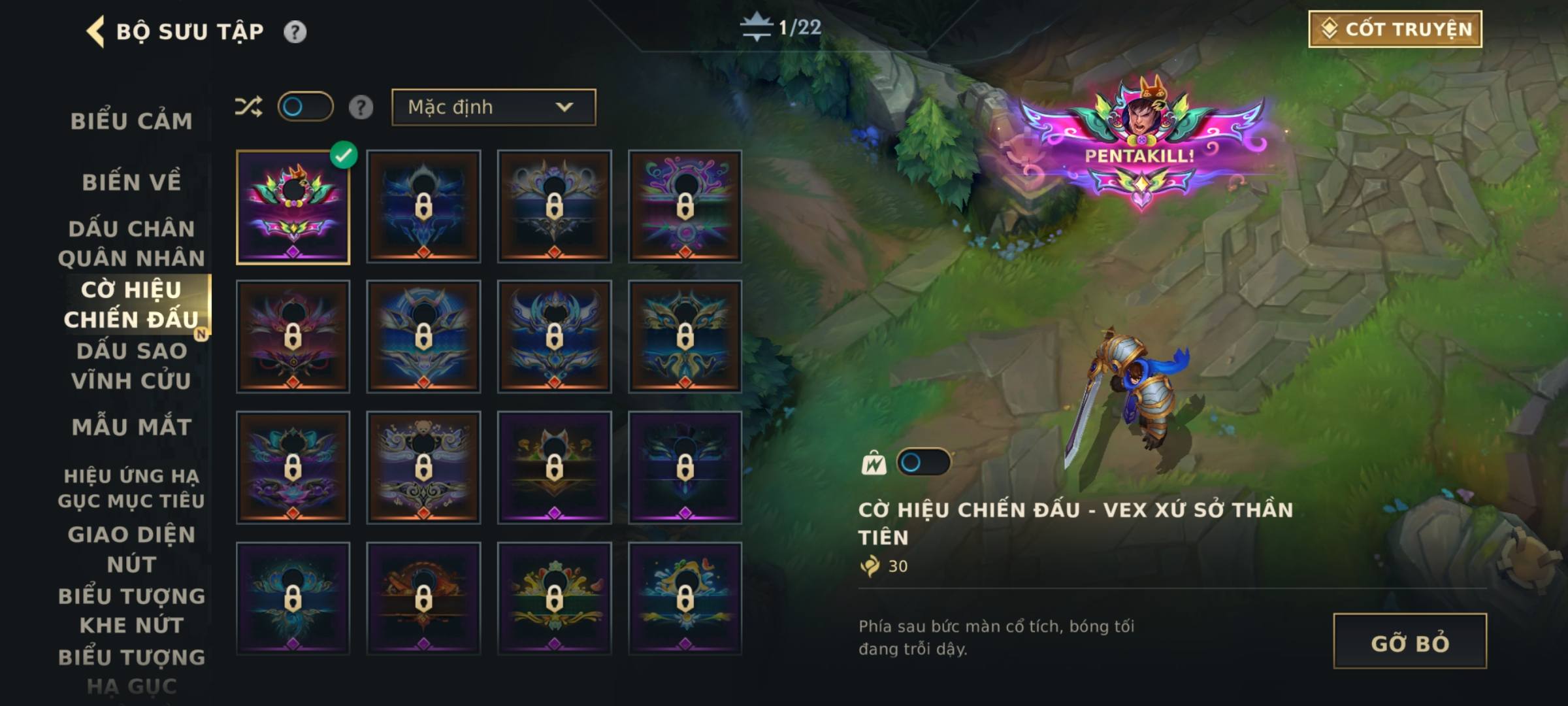This screenshot has height=706, width=1568.
Task: Switch to Dấu Sao Vĩnh Cửu
Action: 131,365
